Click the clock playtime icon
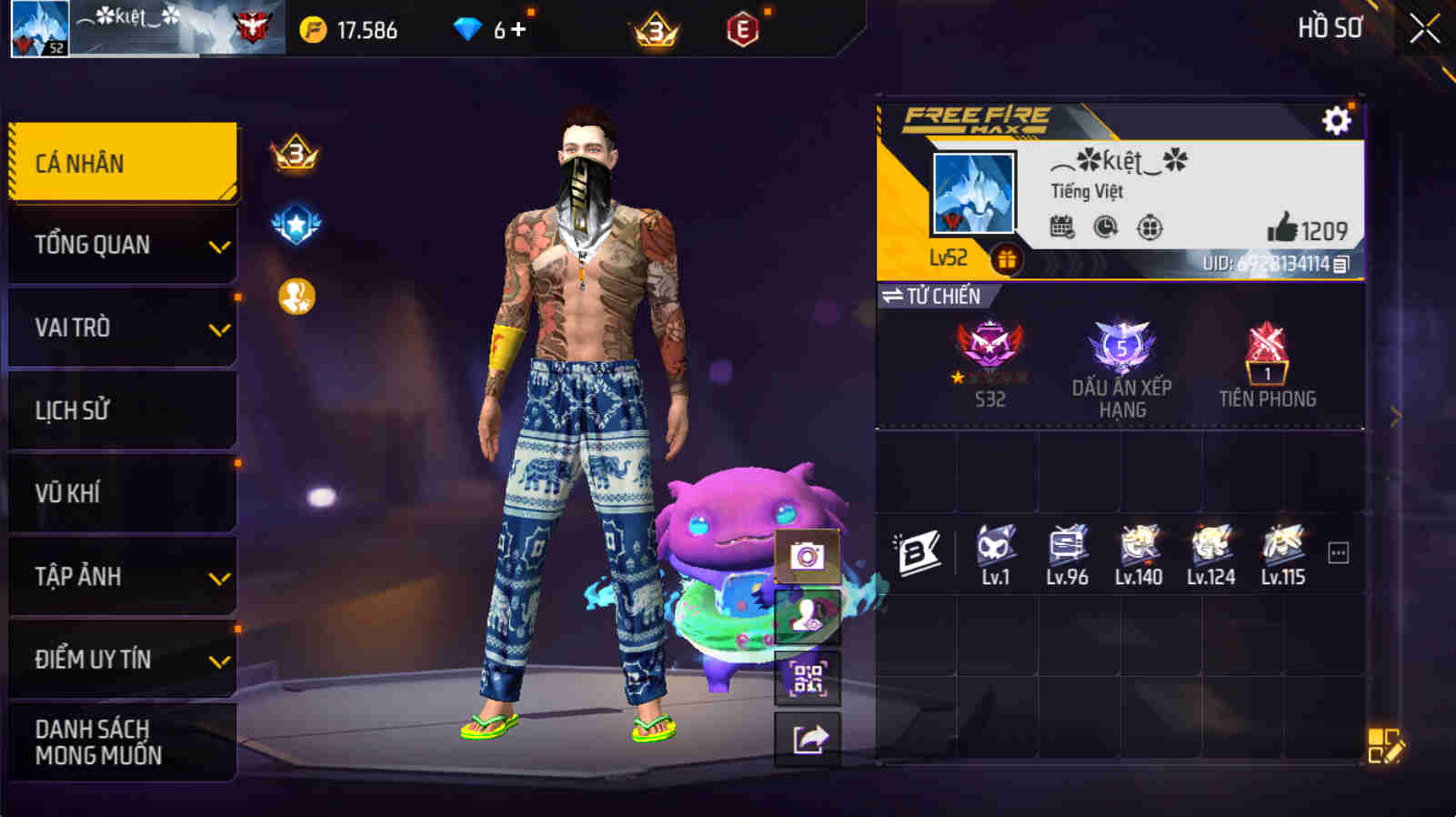Image resolution: width=1456 pixels, height=817 pixels. click(1105, 228)
